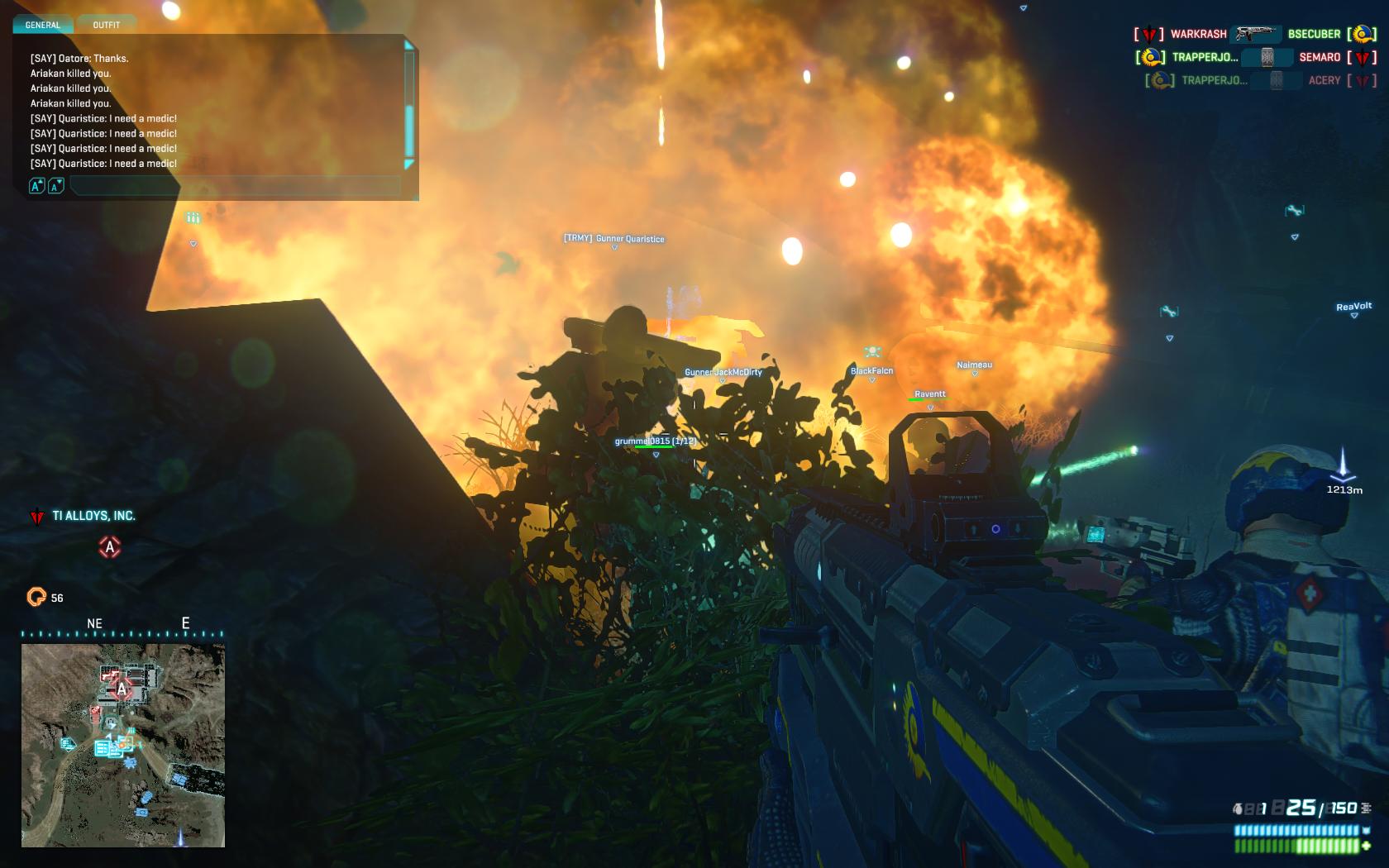Click the chat scrollbar's up arrow
Image resolution: width=1389 pixels, height=868 pixels.
408,46
